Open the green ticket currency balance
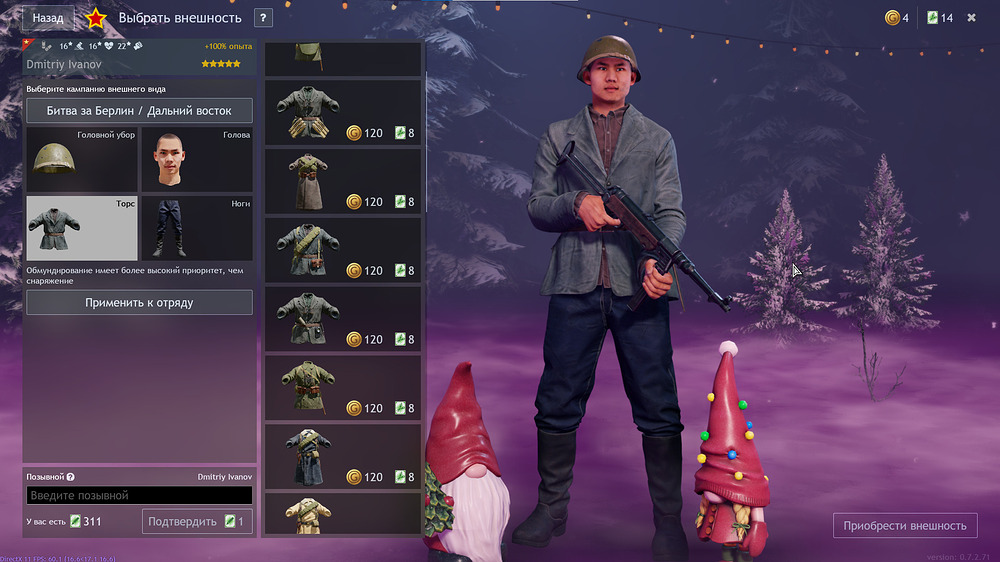Image resolution: width=1000 pixels, height=562 pixels. point(939,18)
